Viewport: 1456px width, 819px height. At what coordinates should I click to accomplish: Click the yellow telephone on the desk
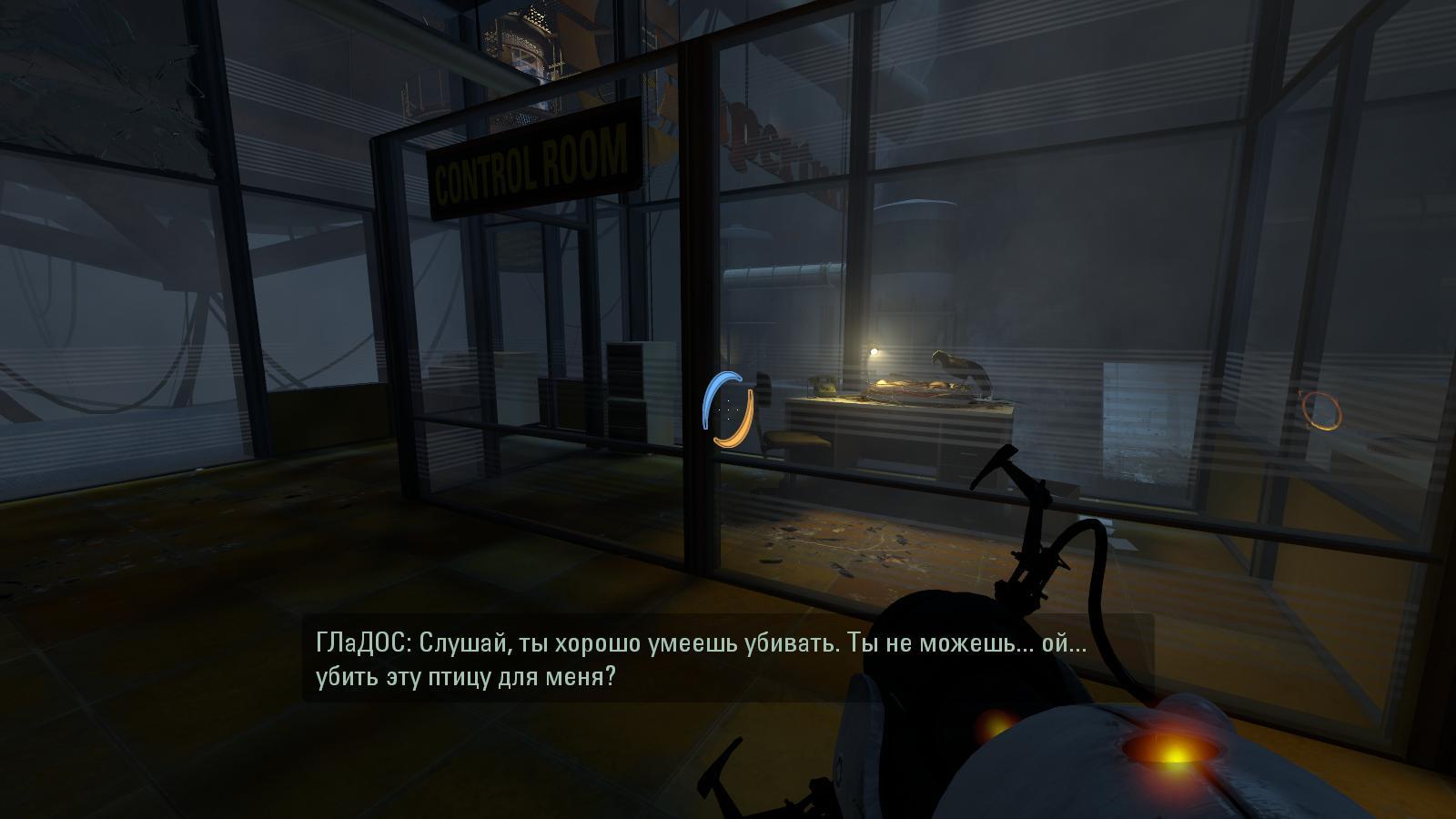824,388
